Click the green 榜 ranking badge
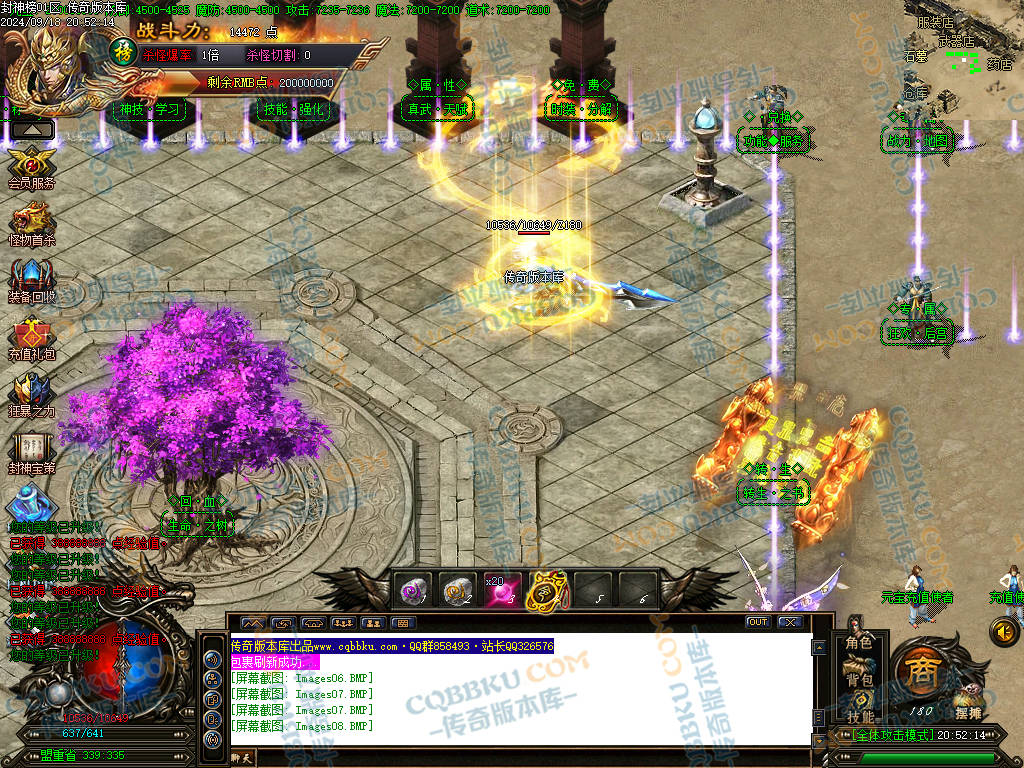The image size is (1024, 768). pyautogui.click(x=121, y=51)
